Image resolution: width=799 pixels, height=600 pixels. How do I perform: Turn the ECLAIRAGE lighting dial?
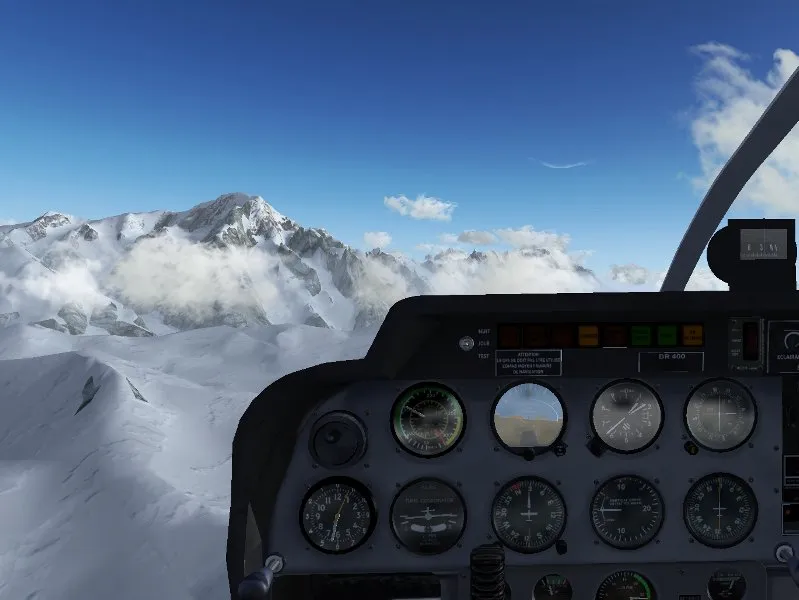click(790, 341)
